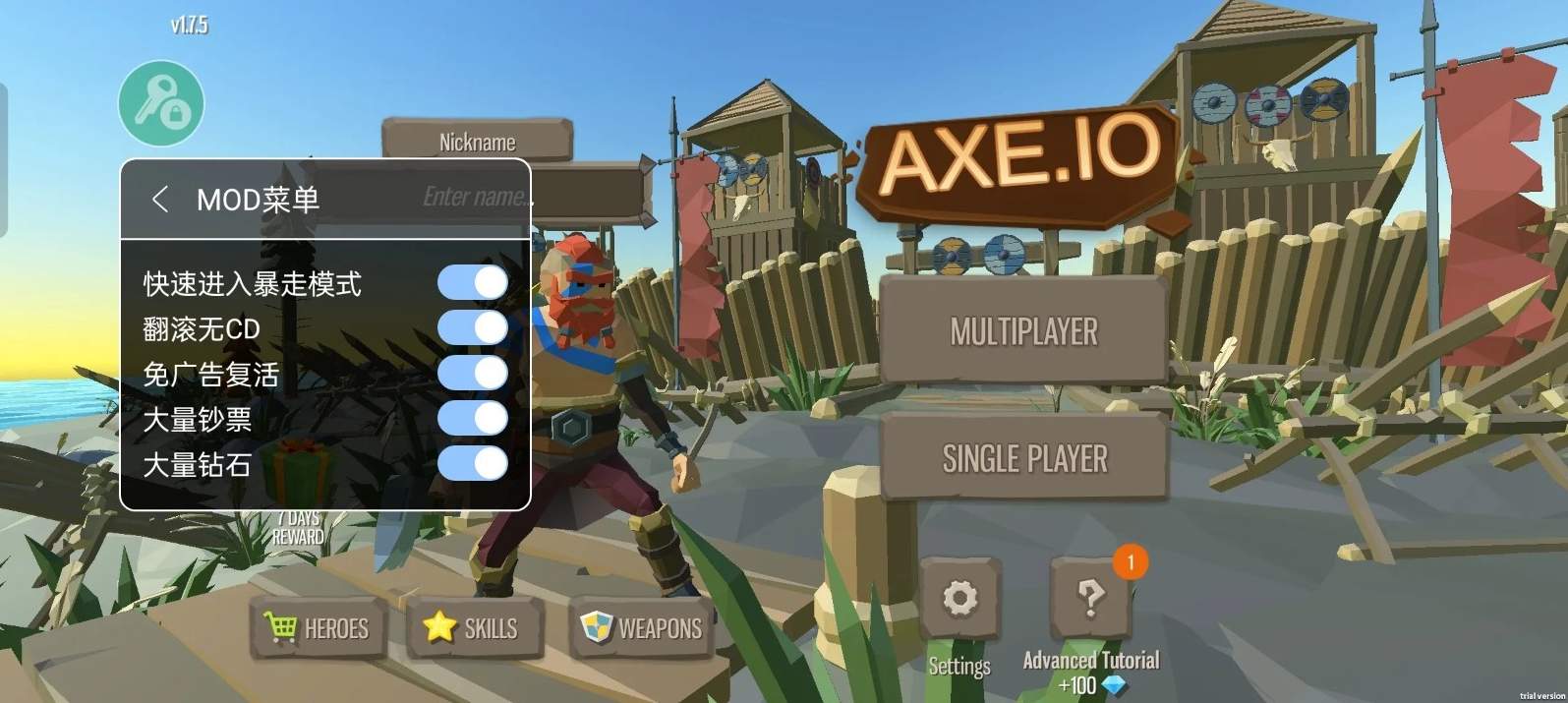Toggle the 快速进入暴走模式 switch

473,283
